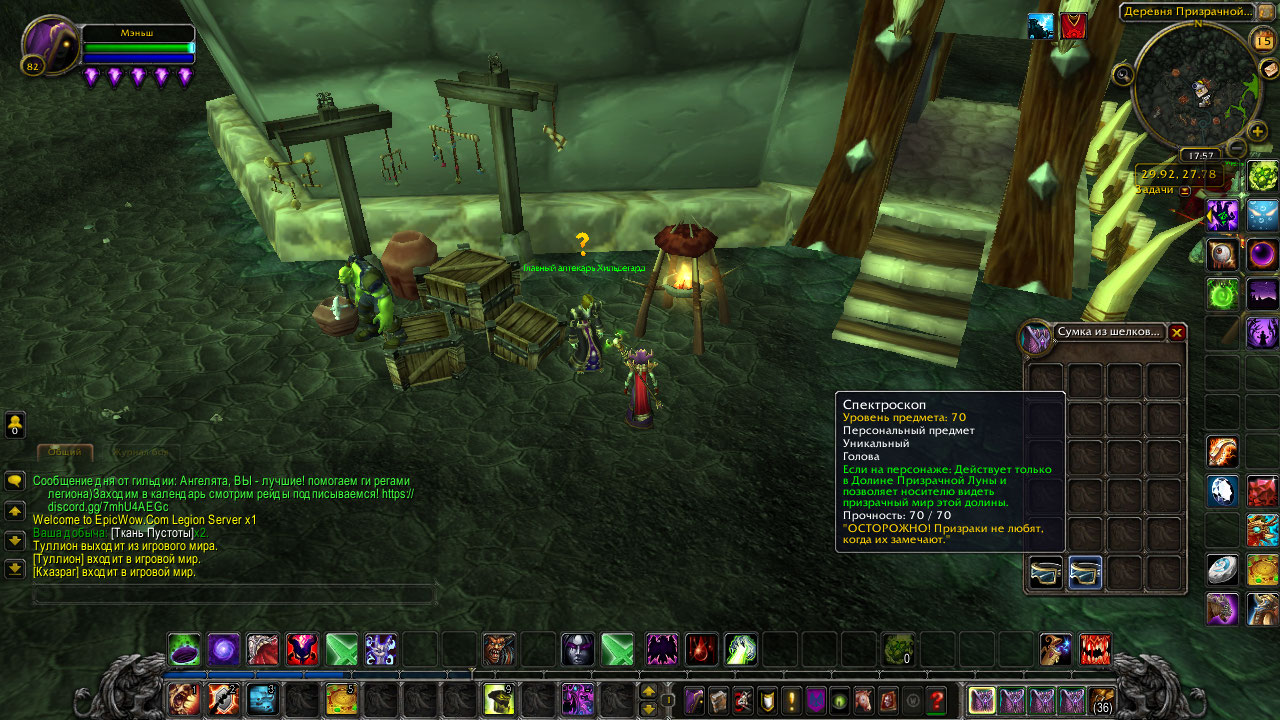Open the Общий chat tab
The height and width of the screenshot is (720, 1280).
click(x=65, y=452)
